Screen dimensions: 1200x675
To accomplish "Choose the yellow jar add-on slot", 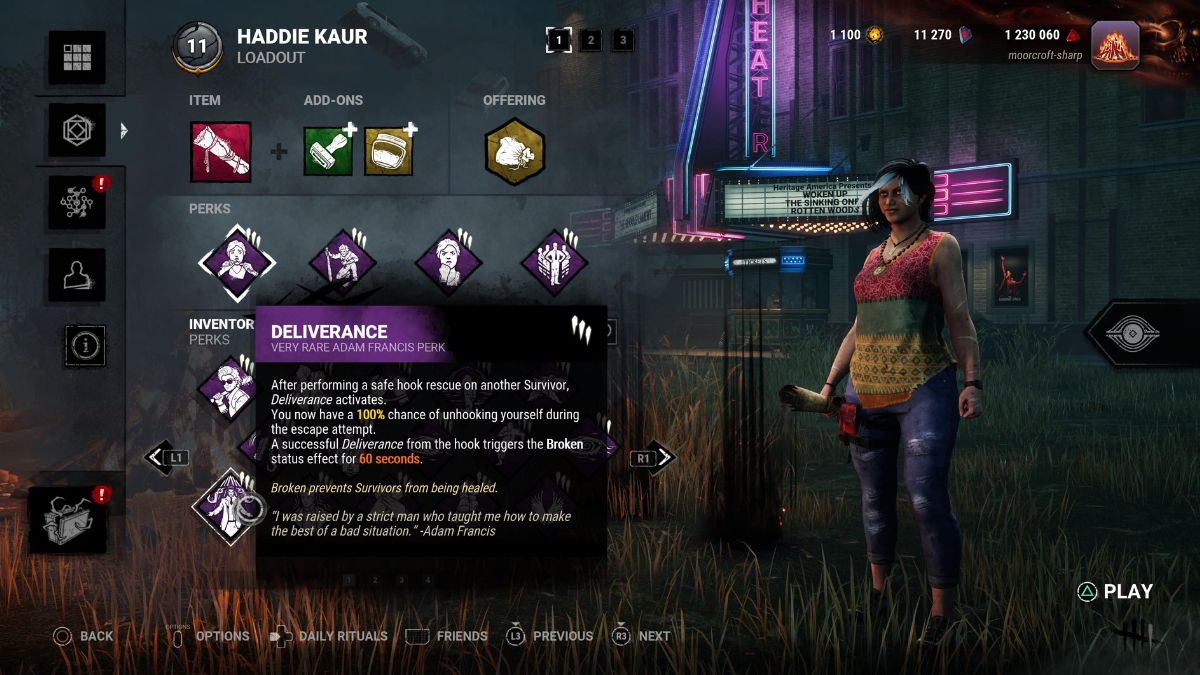I will tap(389, 151).
